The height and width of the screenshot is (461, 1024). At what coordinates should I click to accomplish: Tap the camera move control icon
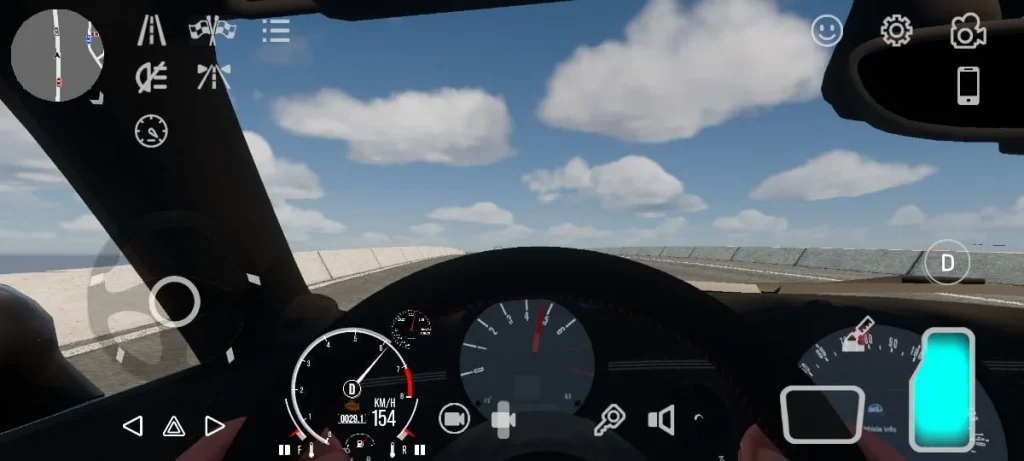tap(503, 420)
